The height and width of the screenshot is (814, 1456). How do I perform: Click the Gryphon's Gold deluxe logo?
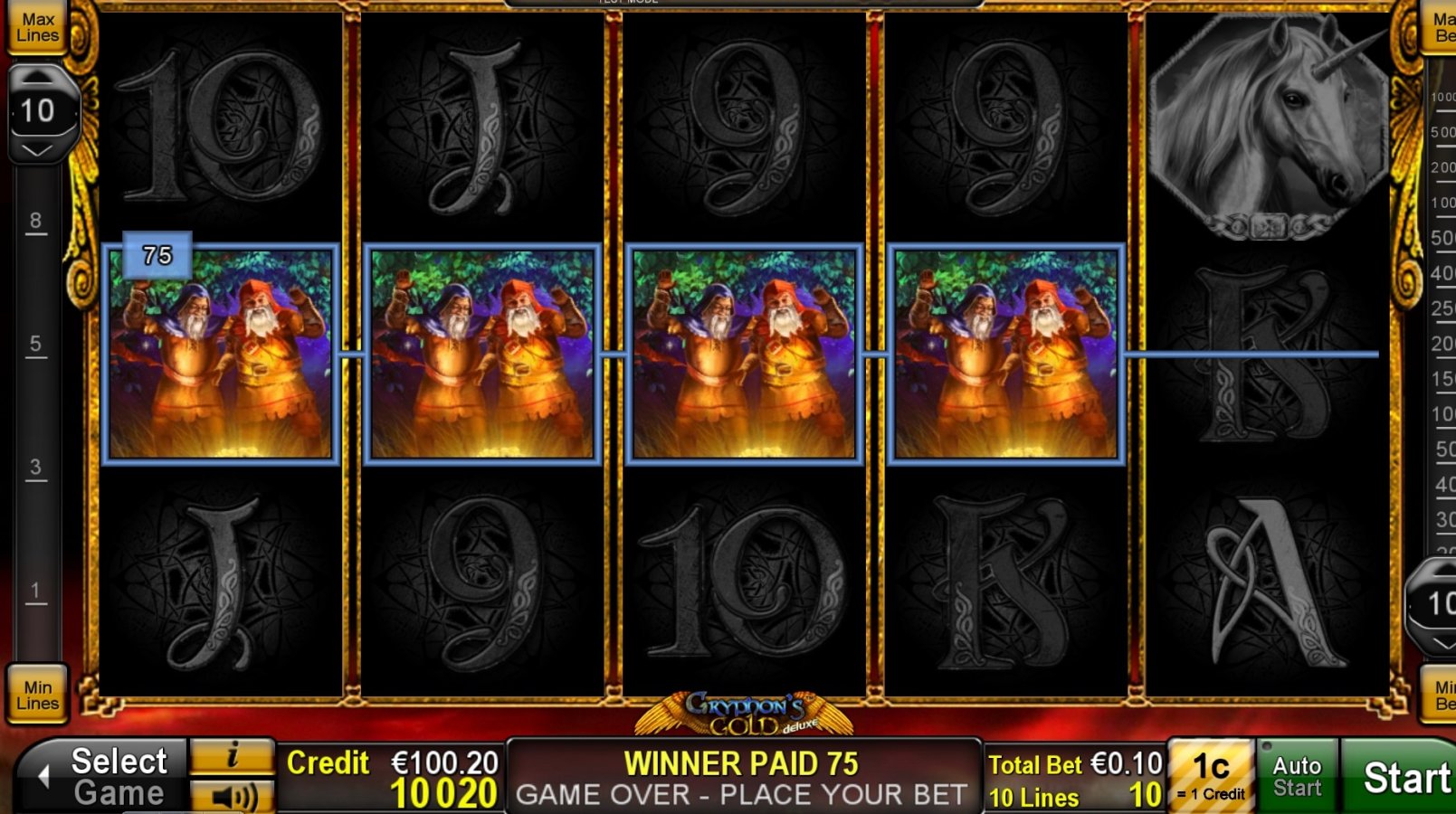(744, 715)
